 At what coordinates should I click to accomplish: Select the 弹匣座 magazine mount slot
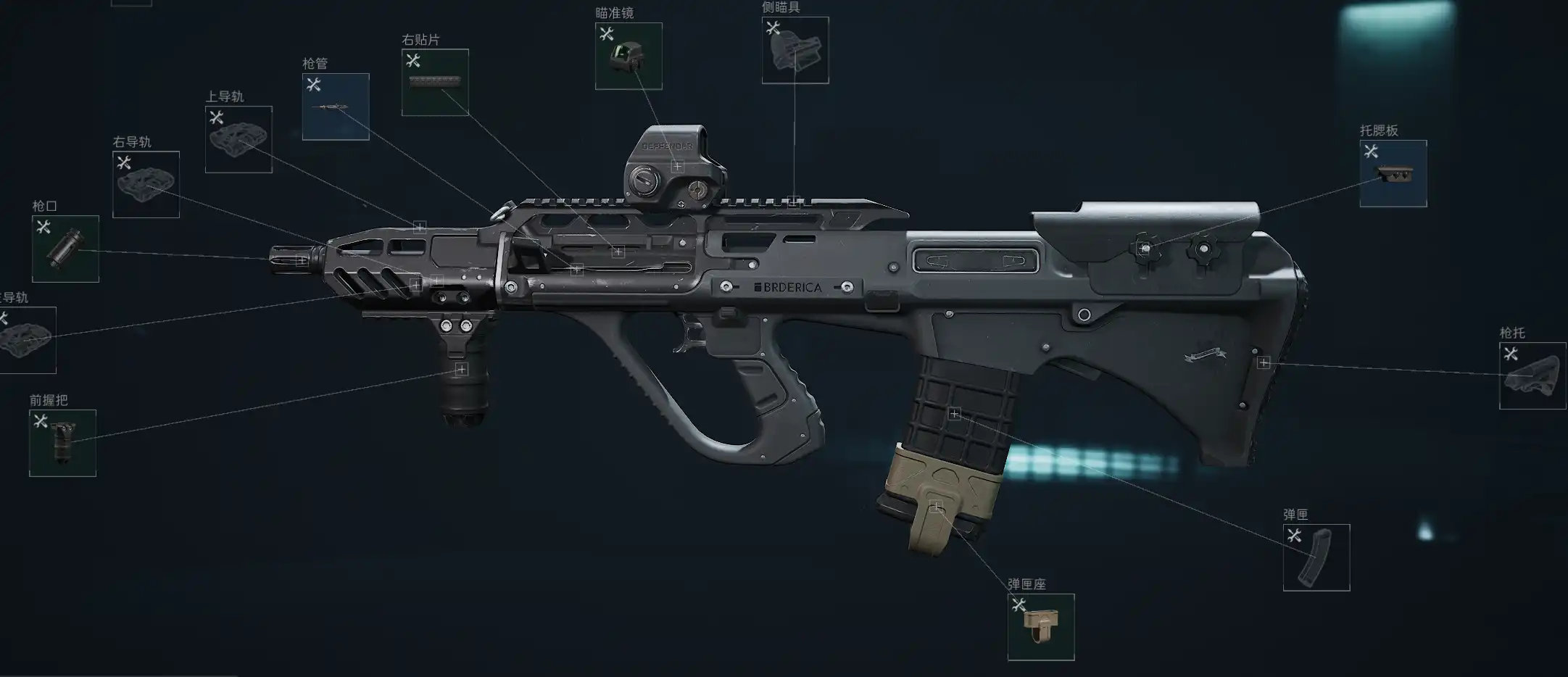[x=1041, y=627]
